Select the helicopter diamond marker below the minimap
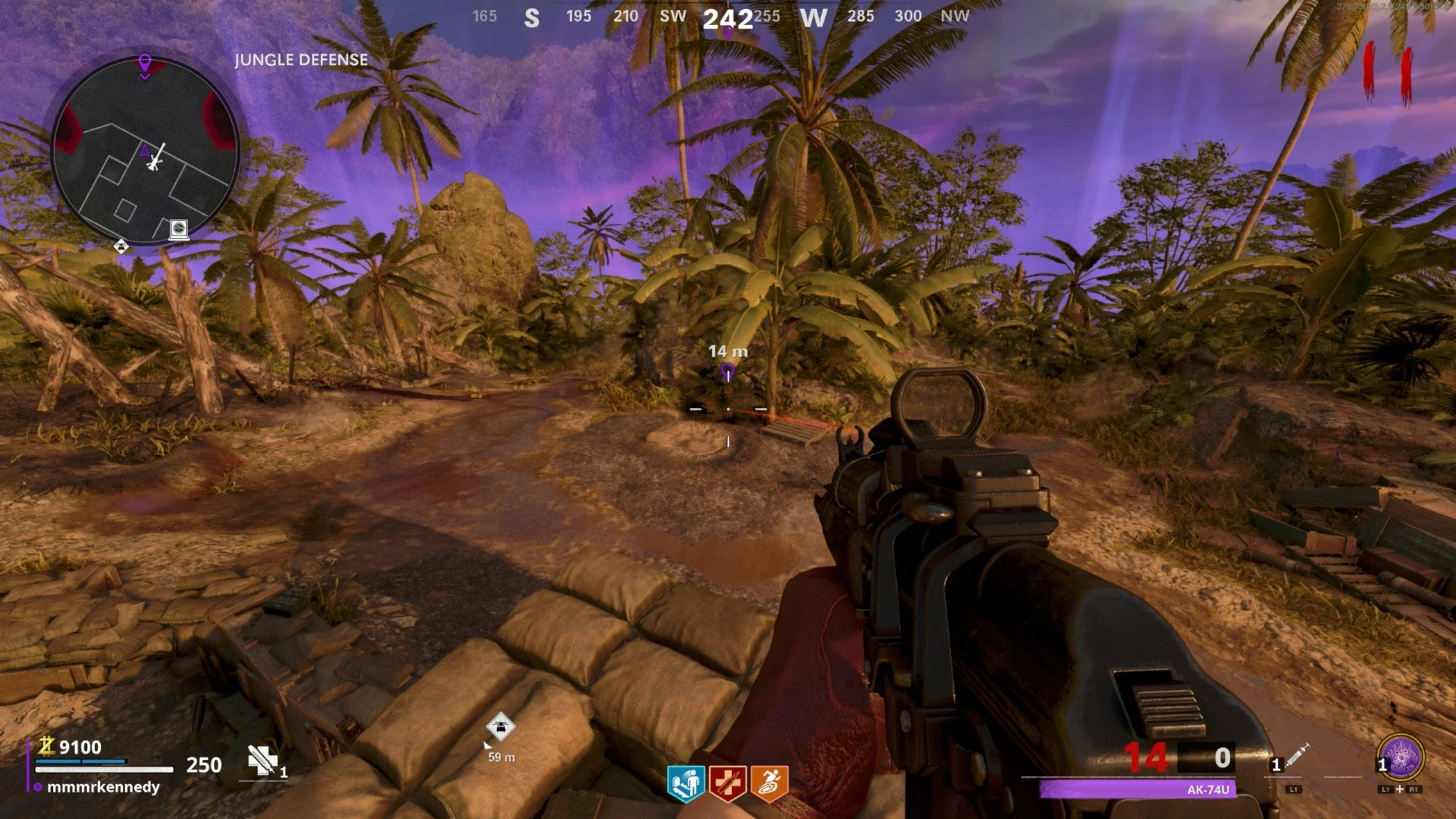The image size is (1456, 819). (121, 247)
